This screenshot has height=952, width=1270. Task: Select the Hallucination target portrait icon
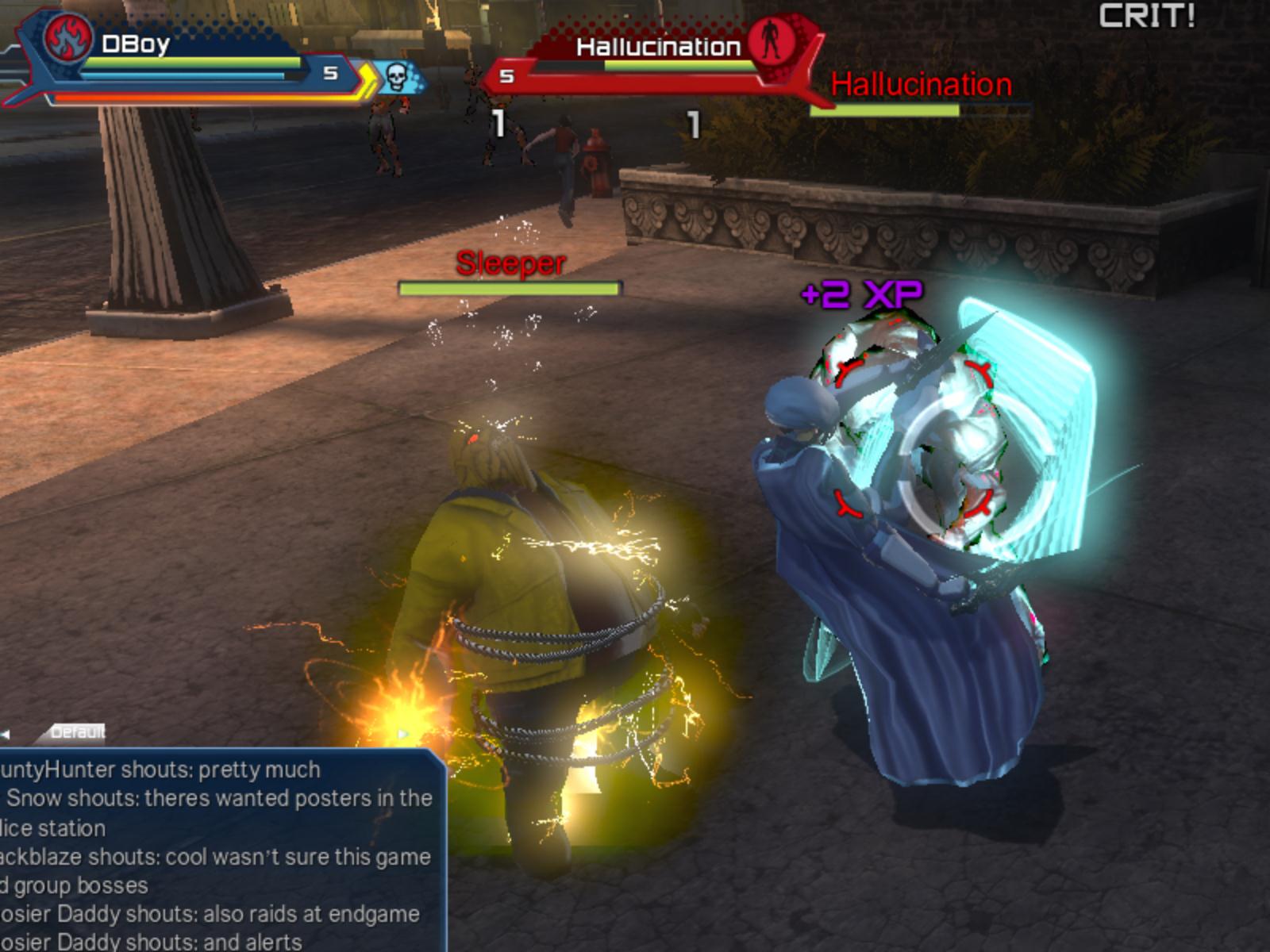[769, 40]
